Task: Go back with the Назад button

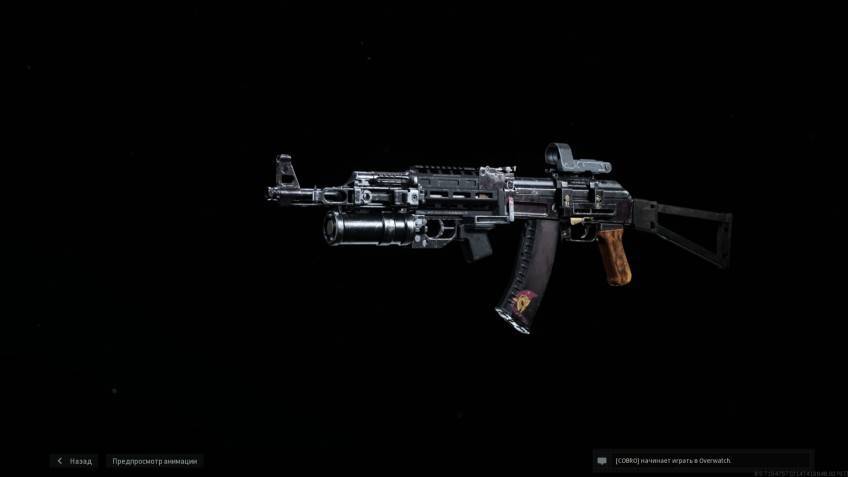Action: point(75,461)
